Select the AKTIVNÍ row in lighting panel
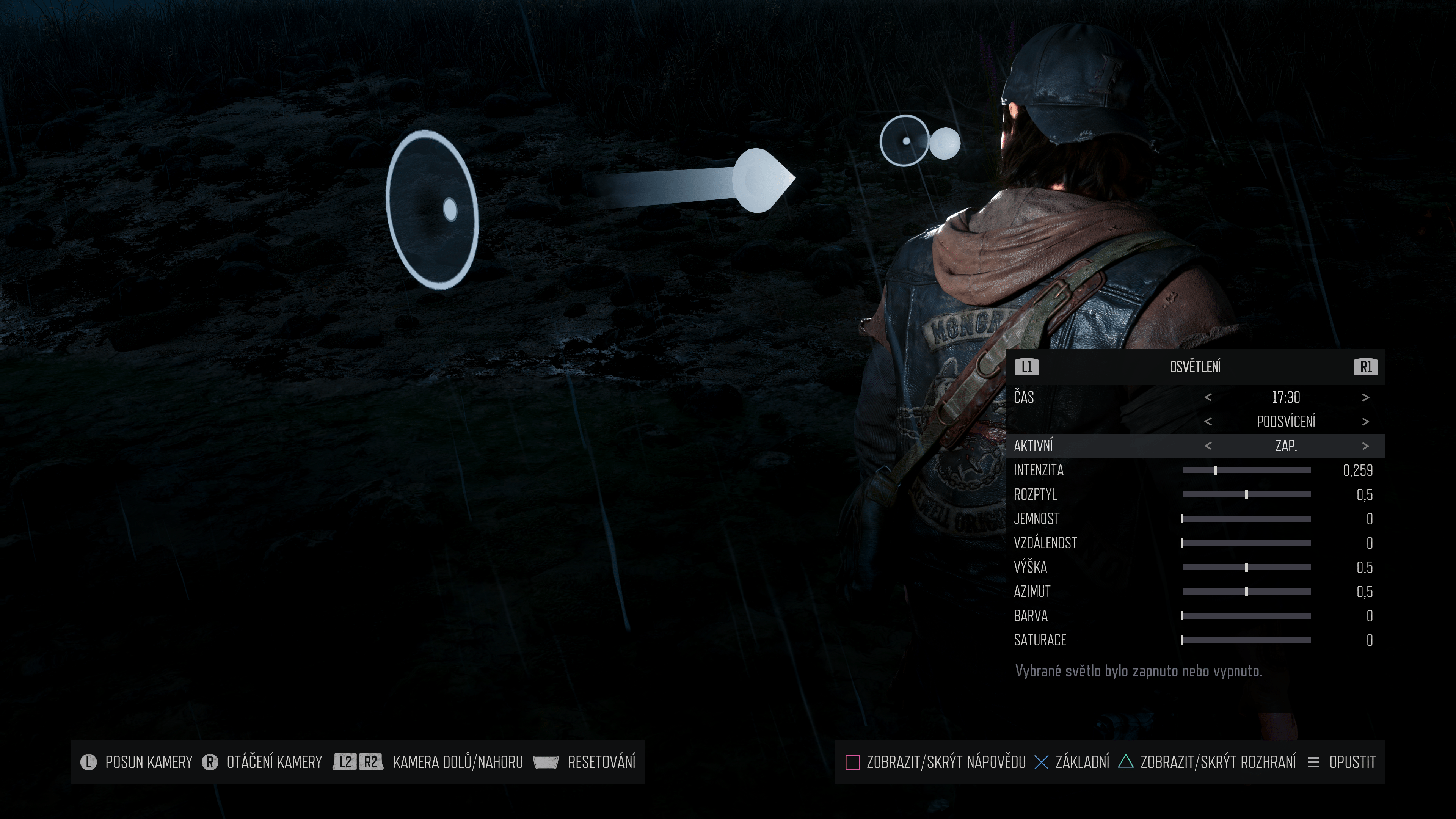 1033,446
